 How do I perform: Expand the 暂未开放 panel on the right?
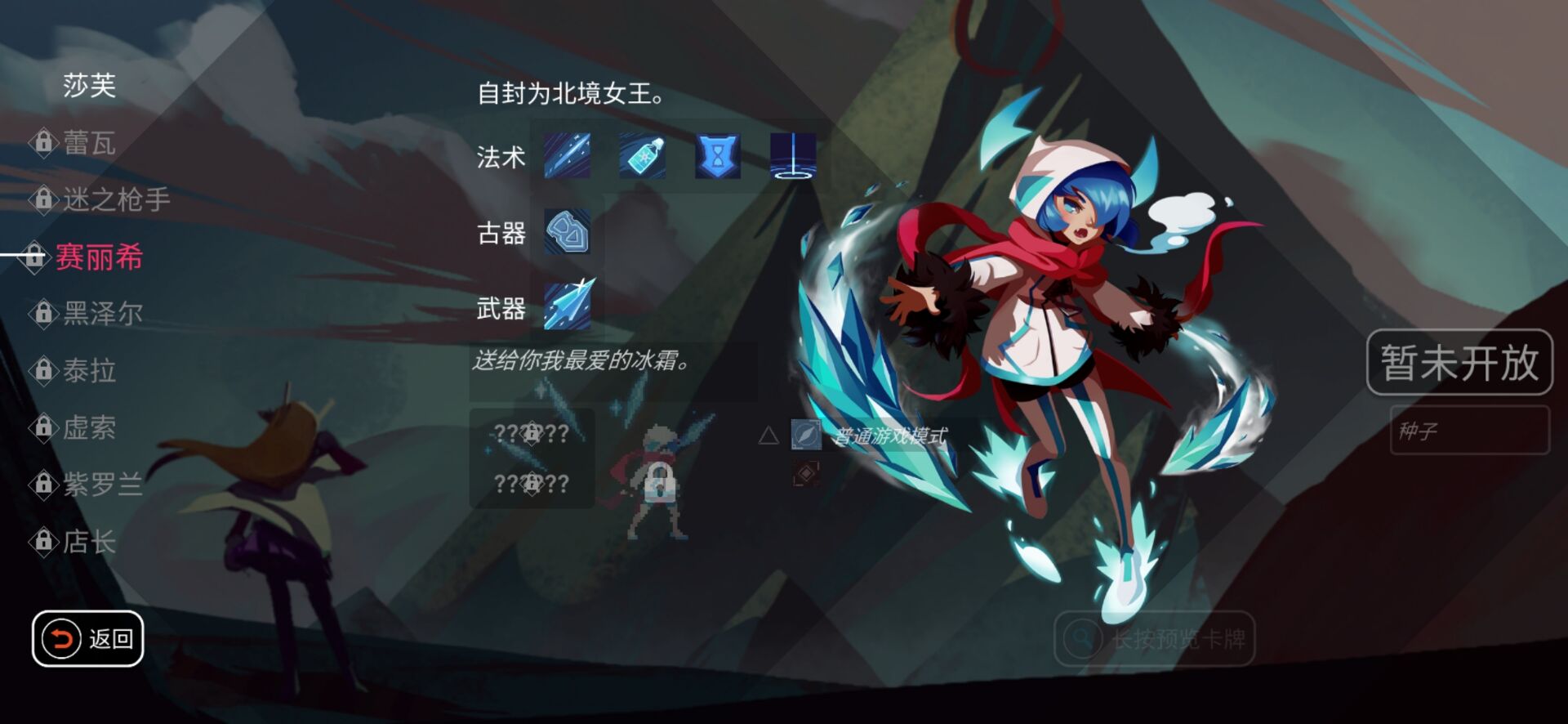1461,360
